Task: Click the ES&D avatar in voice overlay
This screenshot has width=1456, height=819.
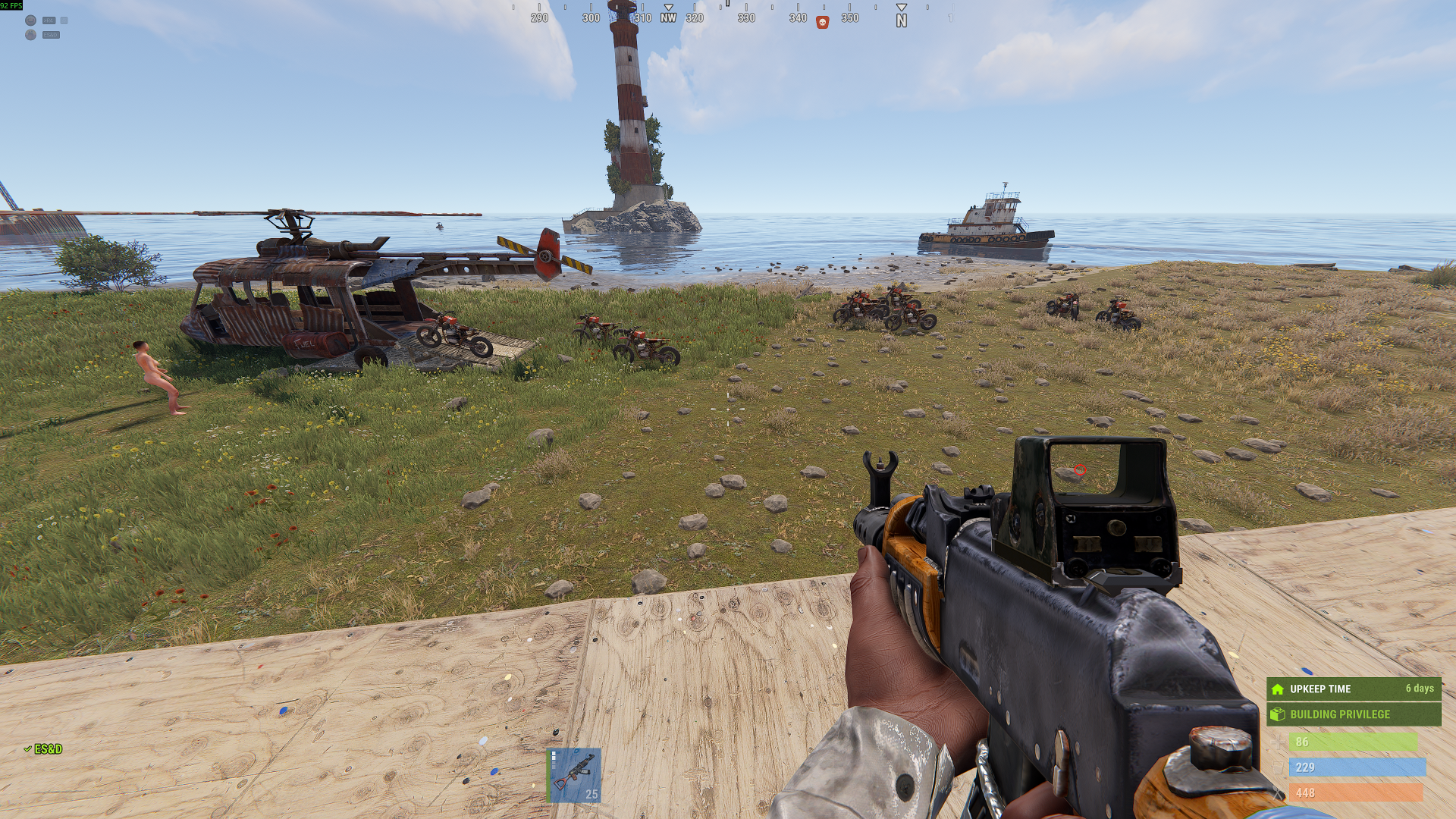Action: [x=30, y=35]
